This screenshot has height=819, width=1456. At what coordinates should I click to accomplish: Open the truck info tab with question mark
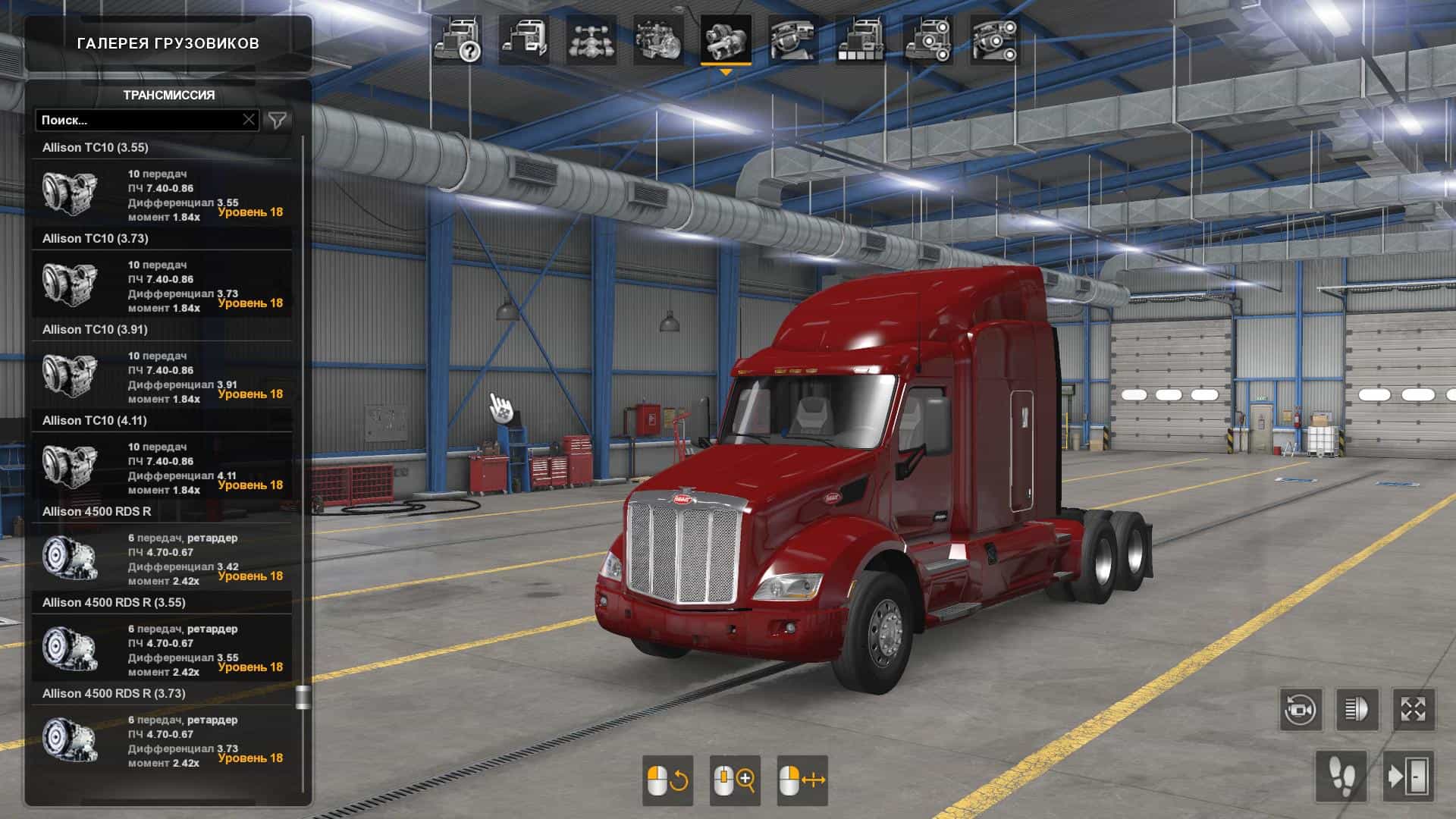(x=458, y=41)
